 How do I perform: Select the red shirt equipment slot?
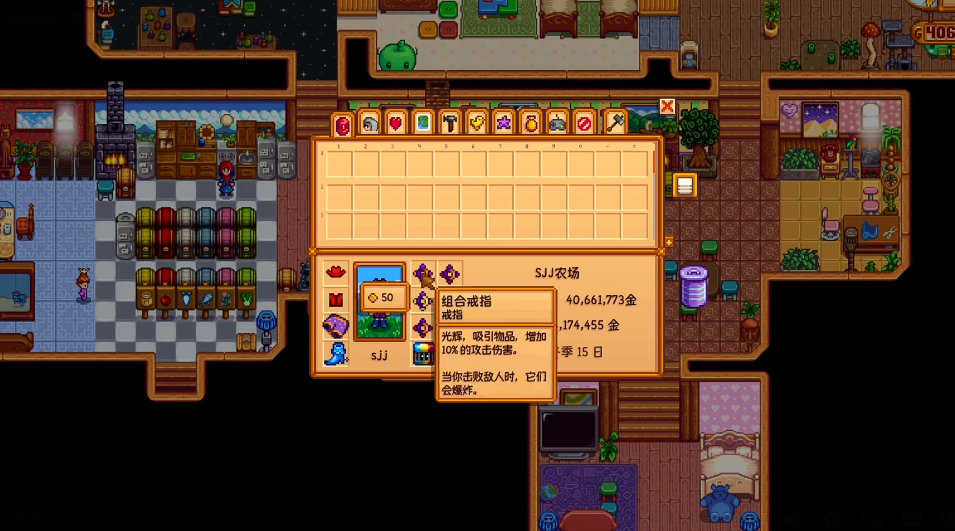[x=336, y=299]
